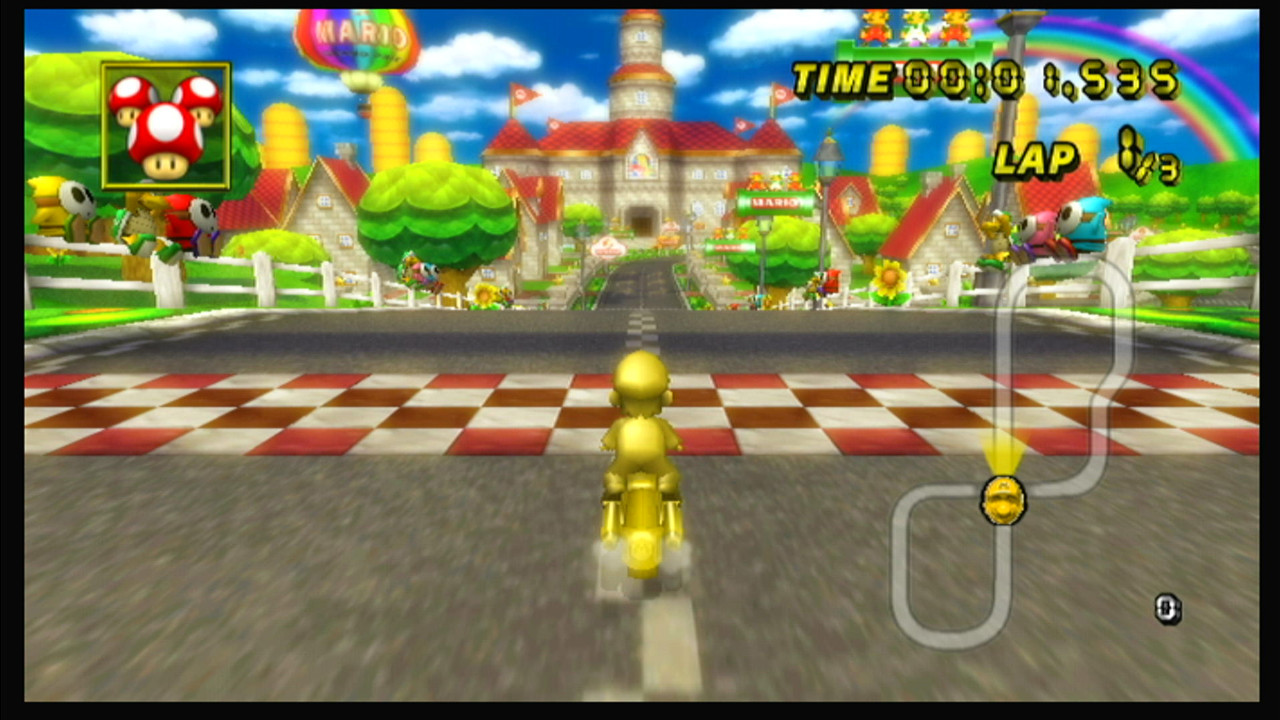The height and width of the screenshot is (720, 1280).
Task: Click the leftmost pixel Mario sprite
Action: click(873, 25)
